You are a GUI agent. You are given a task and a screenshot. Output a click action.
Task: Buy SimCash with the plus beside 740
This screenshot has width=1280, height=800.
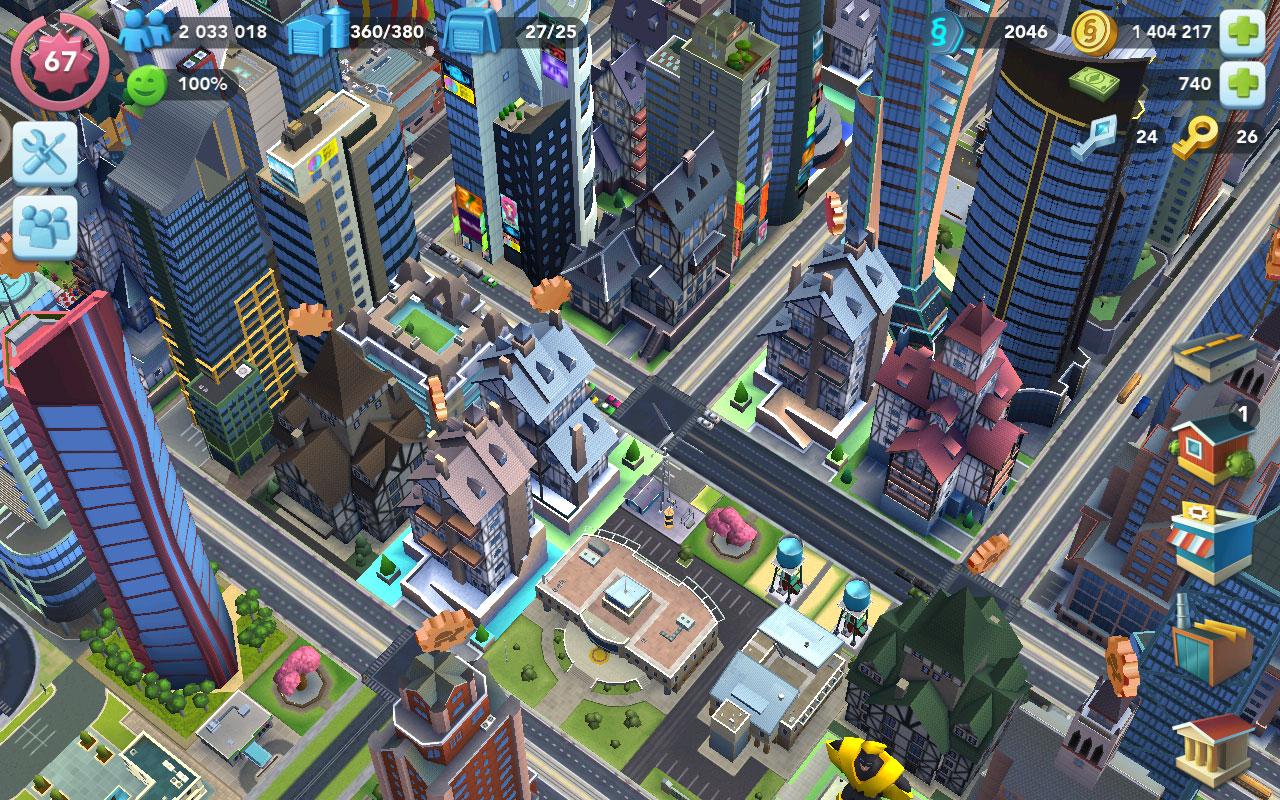click(x=1243, y=84)
